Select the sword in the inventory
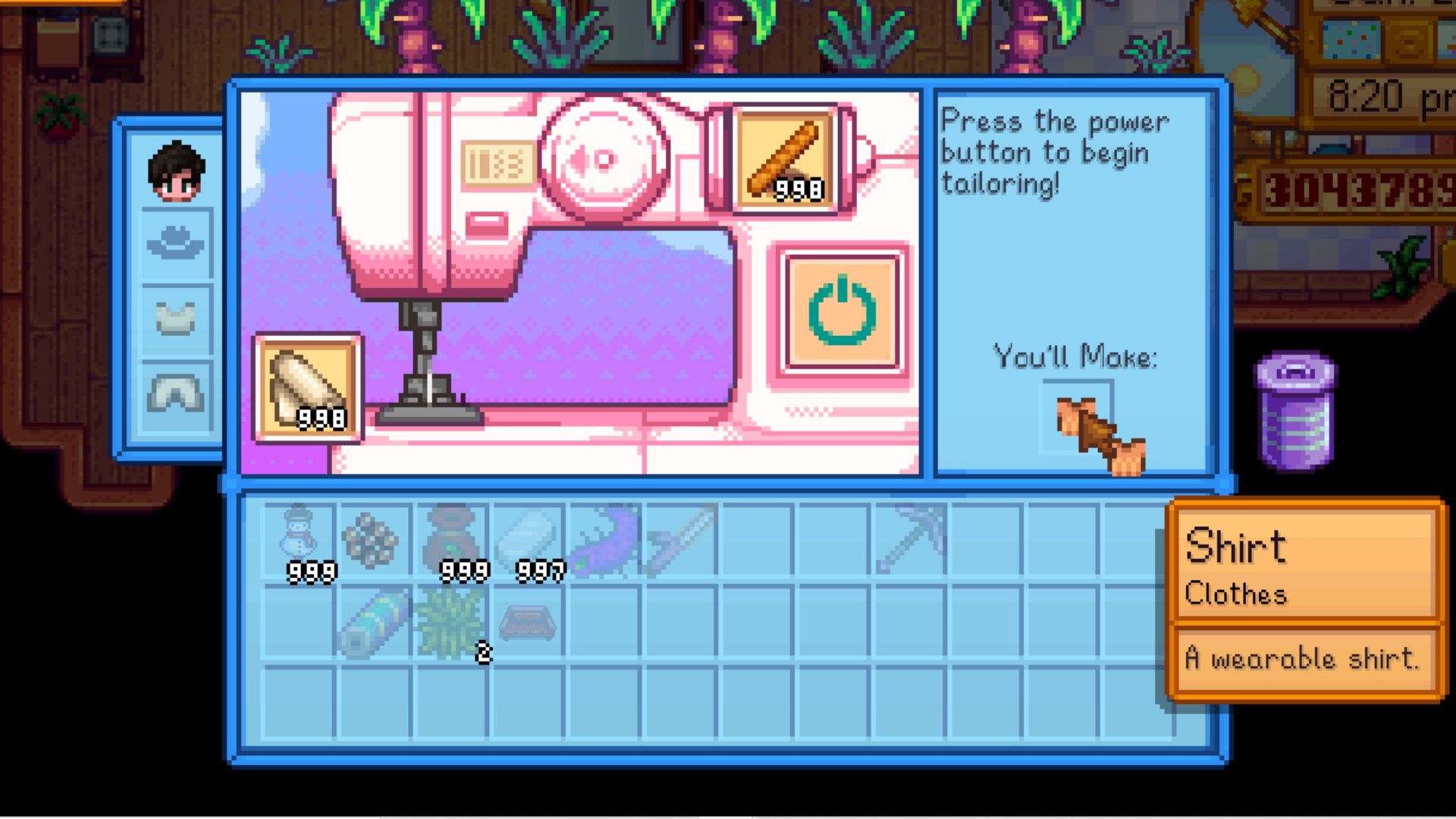 [680, 540]
